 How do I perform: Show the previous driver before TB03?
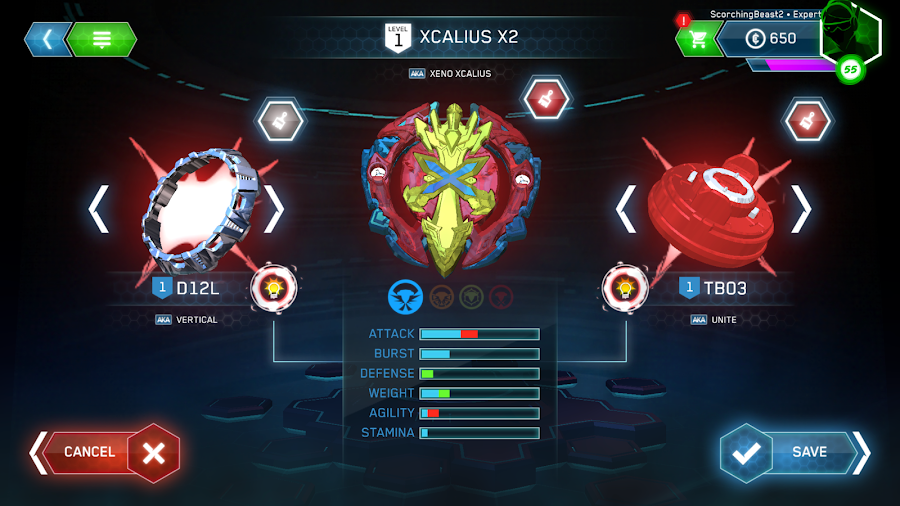coord(626,209)
